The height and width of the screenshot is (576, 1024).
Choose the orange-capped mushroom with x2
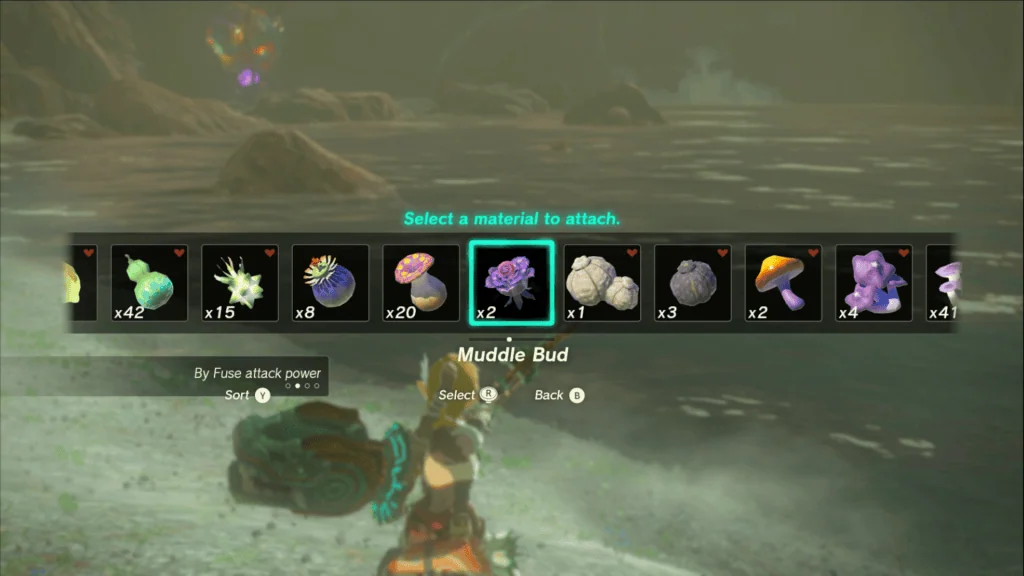coord(783,283)
